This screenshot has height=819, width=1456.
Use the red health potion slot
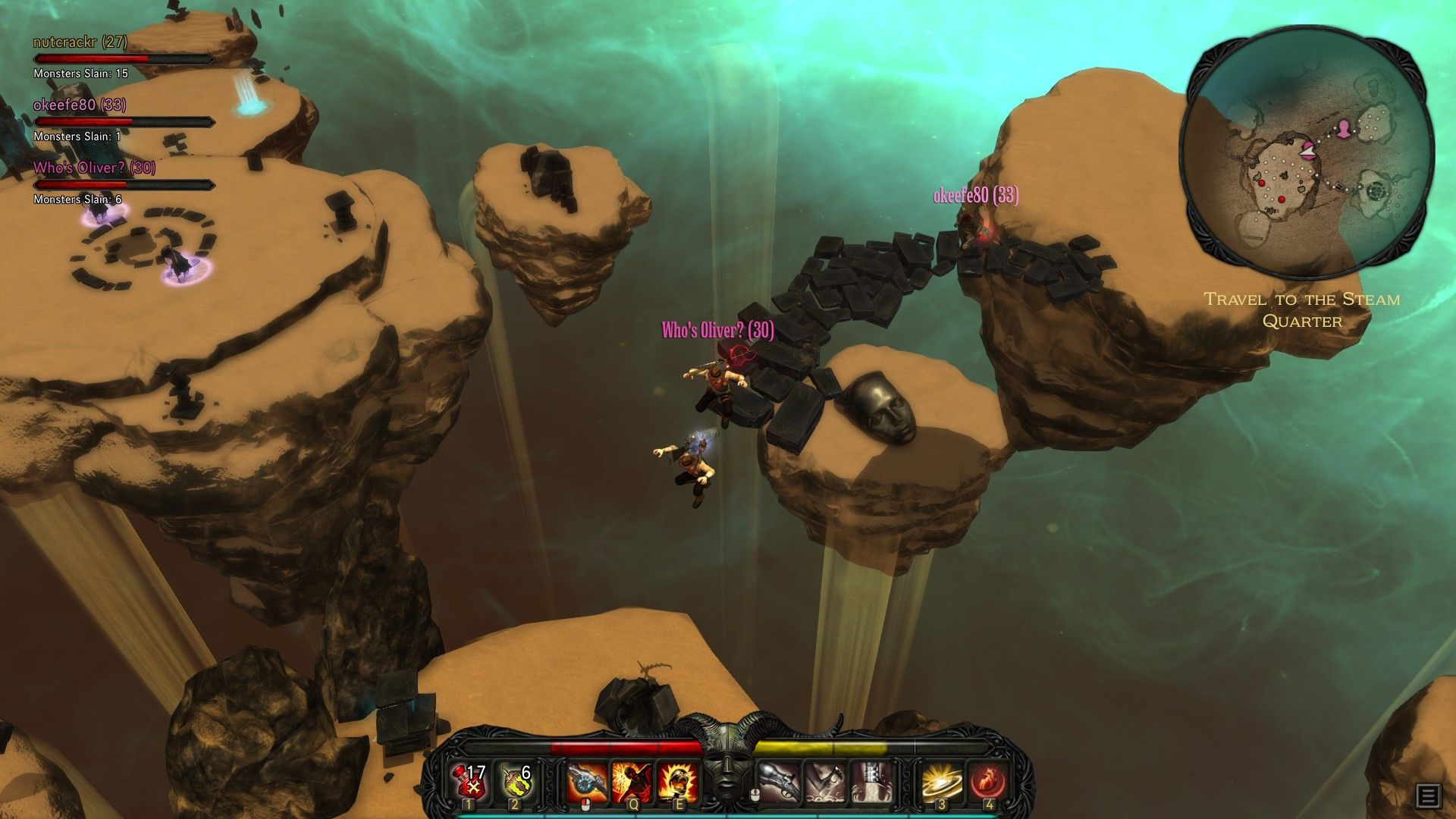pyautogui.click(x=471, y=781)
